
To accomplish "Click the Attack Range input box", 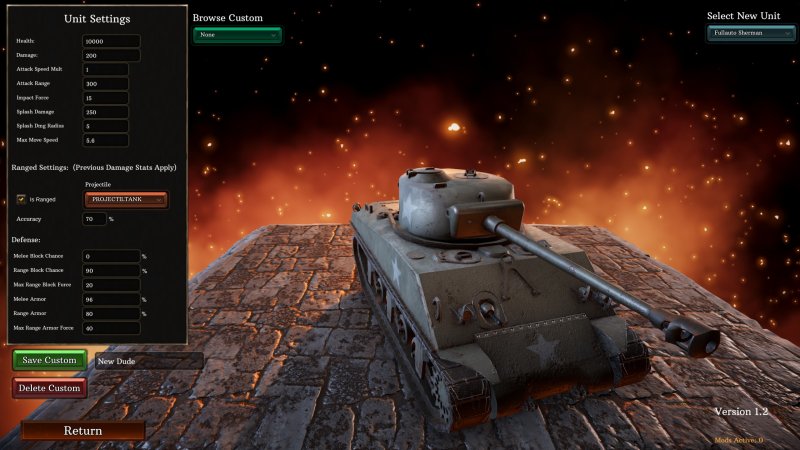I will 105,84.
